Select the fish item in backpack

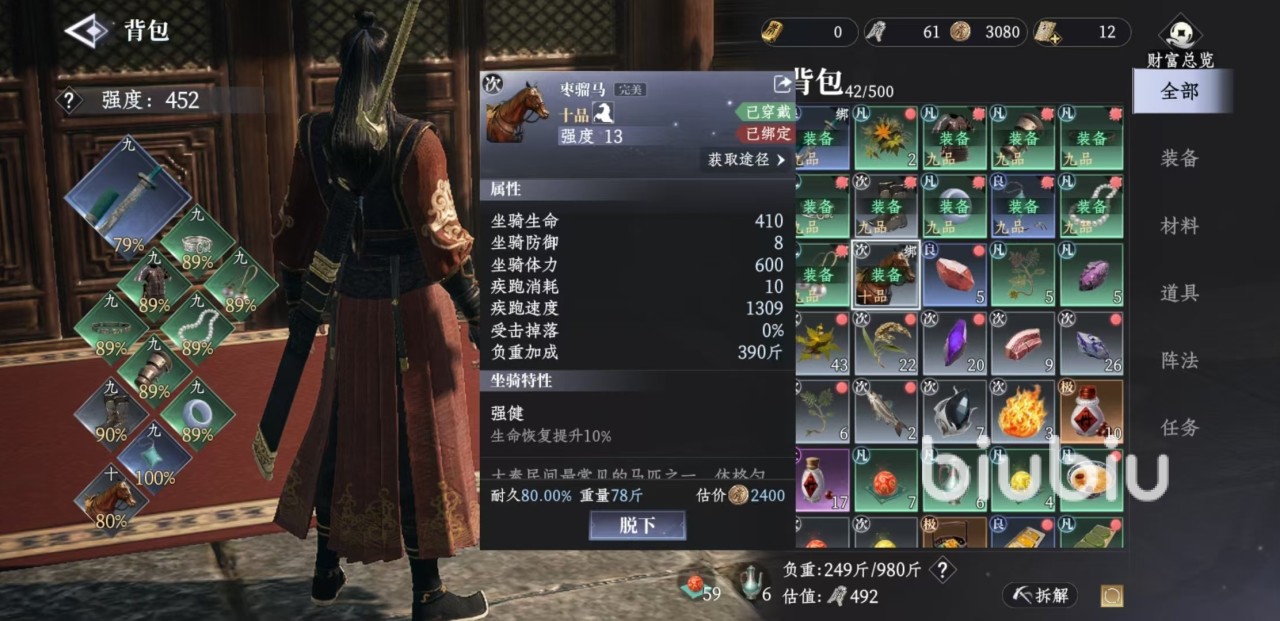pos(886,411)
